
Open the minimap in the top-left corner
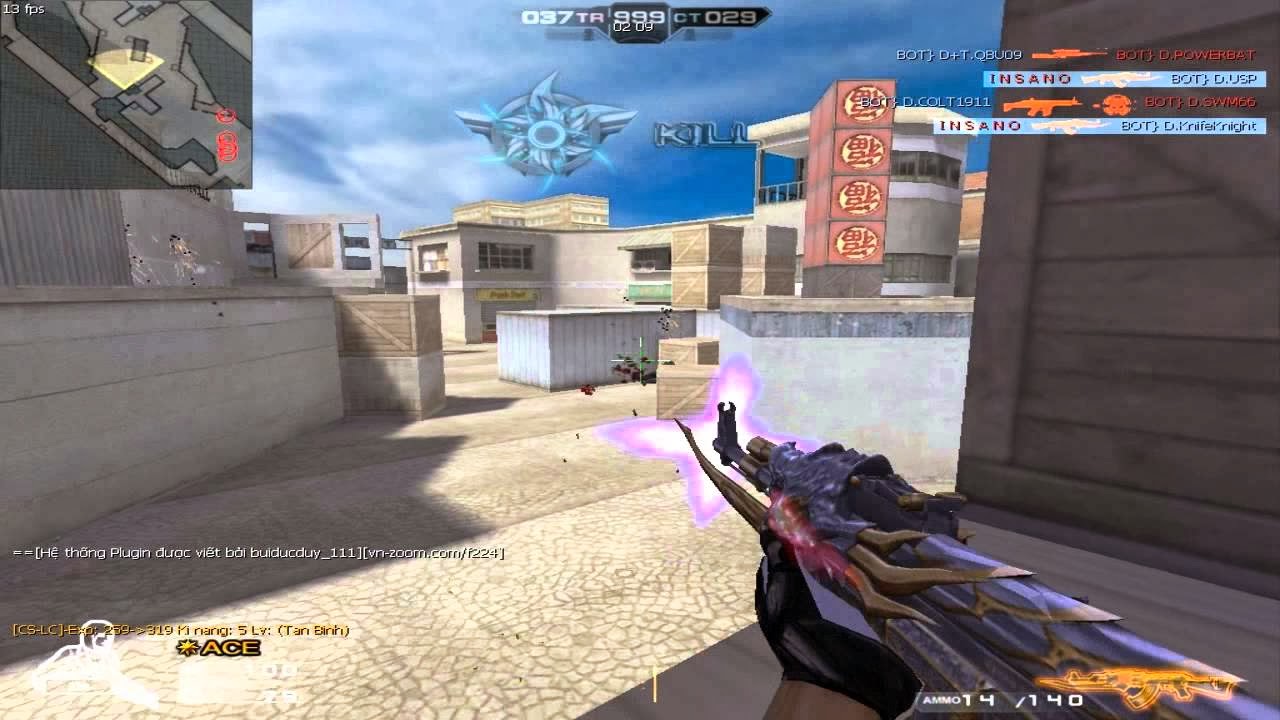point(130,95)
